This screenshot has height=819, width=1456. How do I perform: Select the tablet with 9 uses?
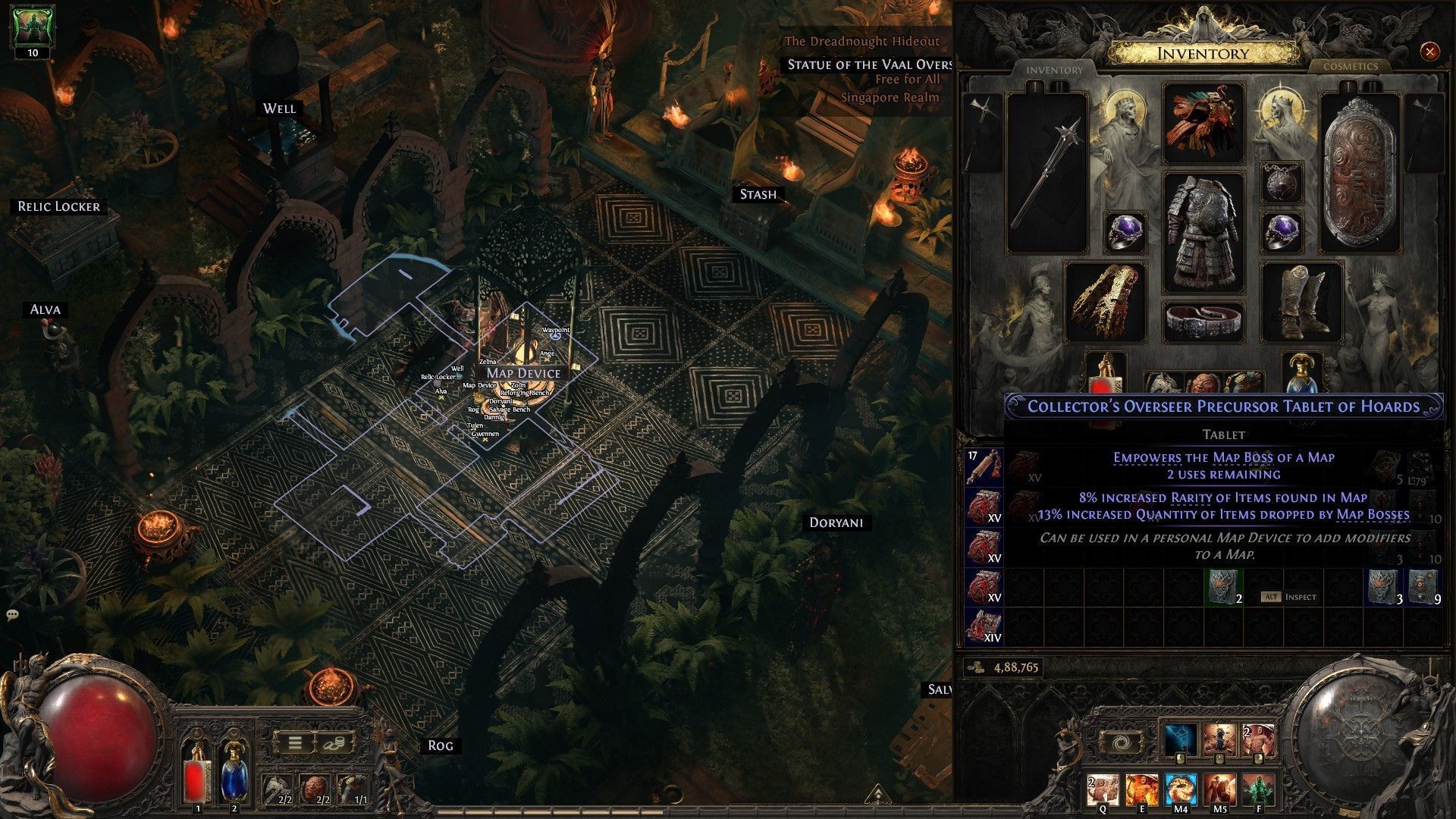1423,588
